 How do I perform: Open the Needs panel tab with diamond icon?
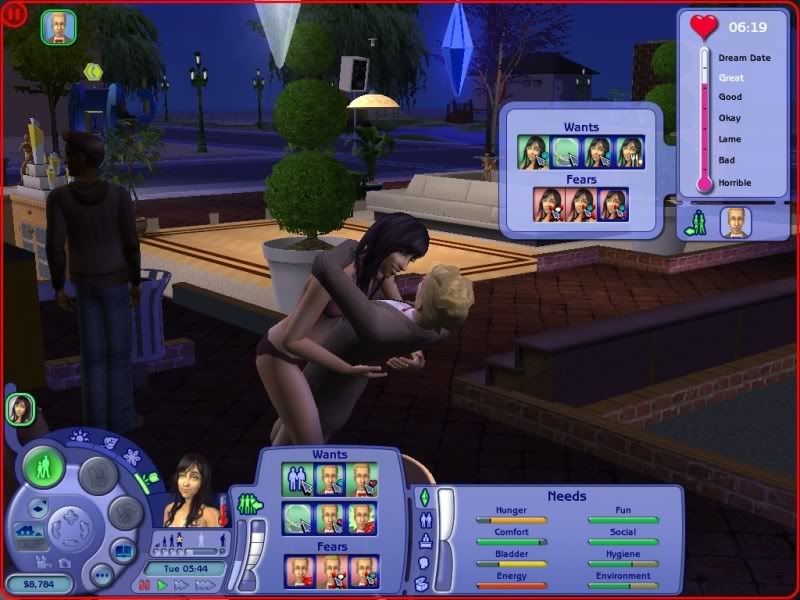coord(424,497)
